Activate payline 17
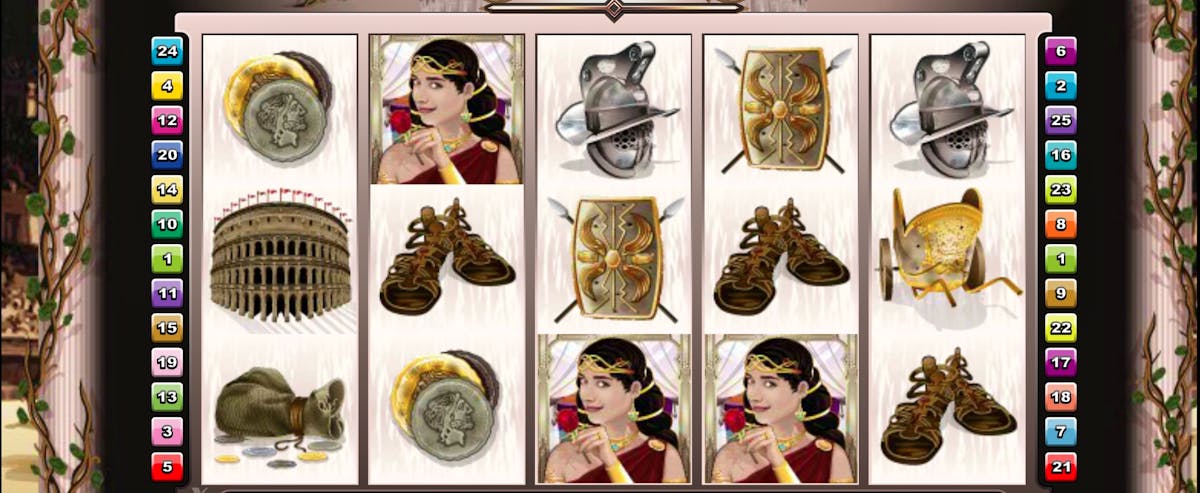 click(x=1060, y=362)
